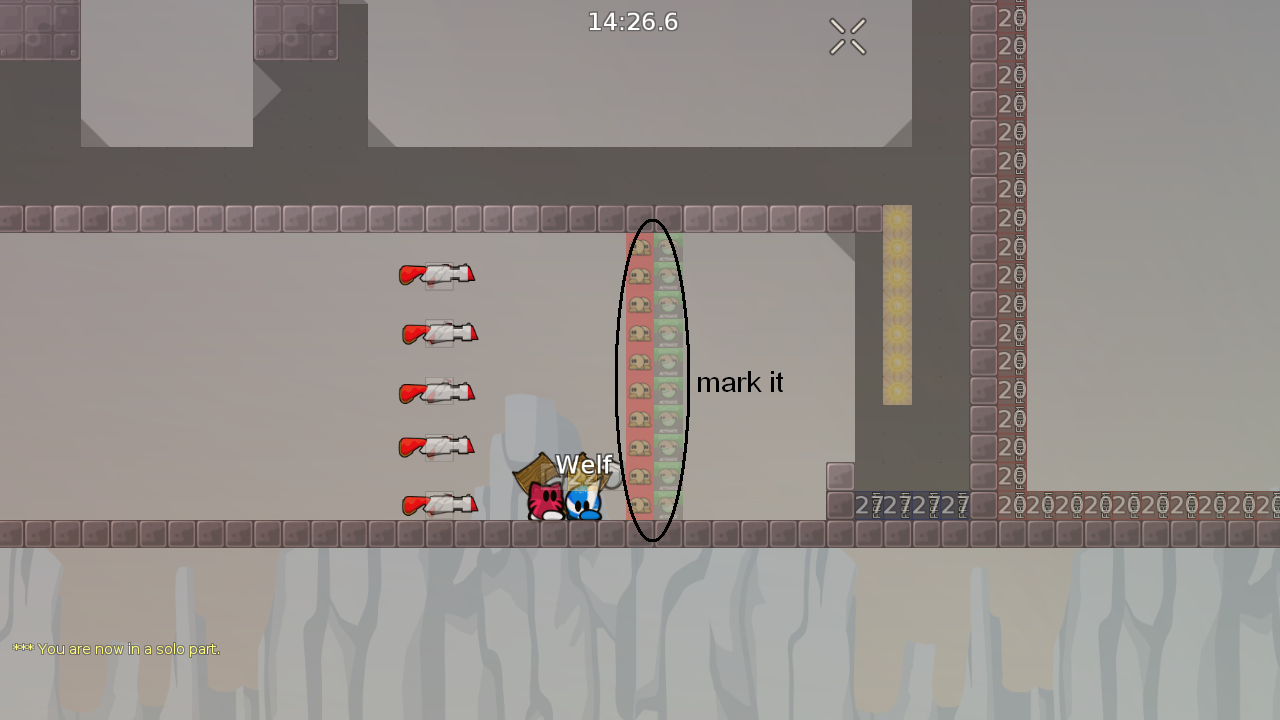Select the topmost grenade launcher pickup
The image size is (1280, 720).
[x=437, y=276]
